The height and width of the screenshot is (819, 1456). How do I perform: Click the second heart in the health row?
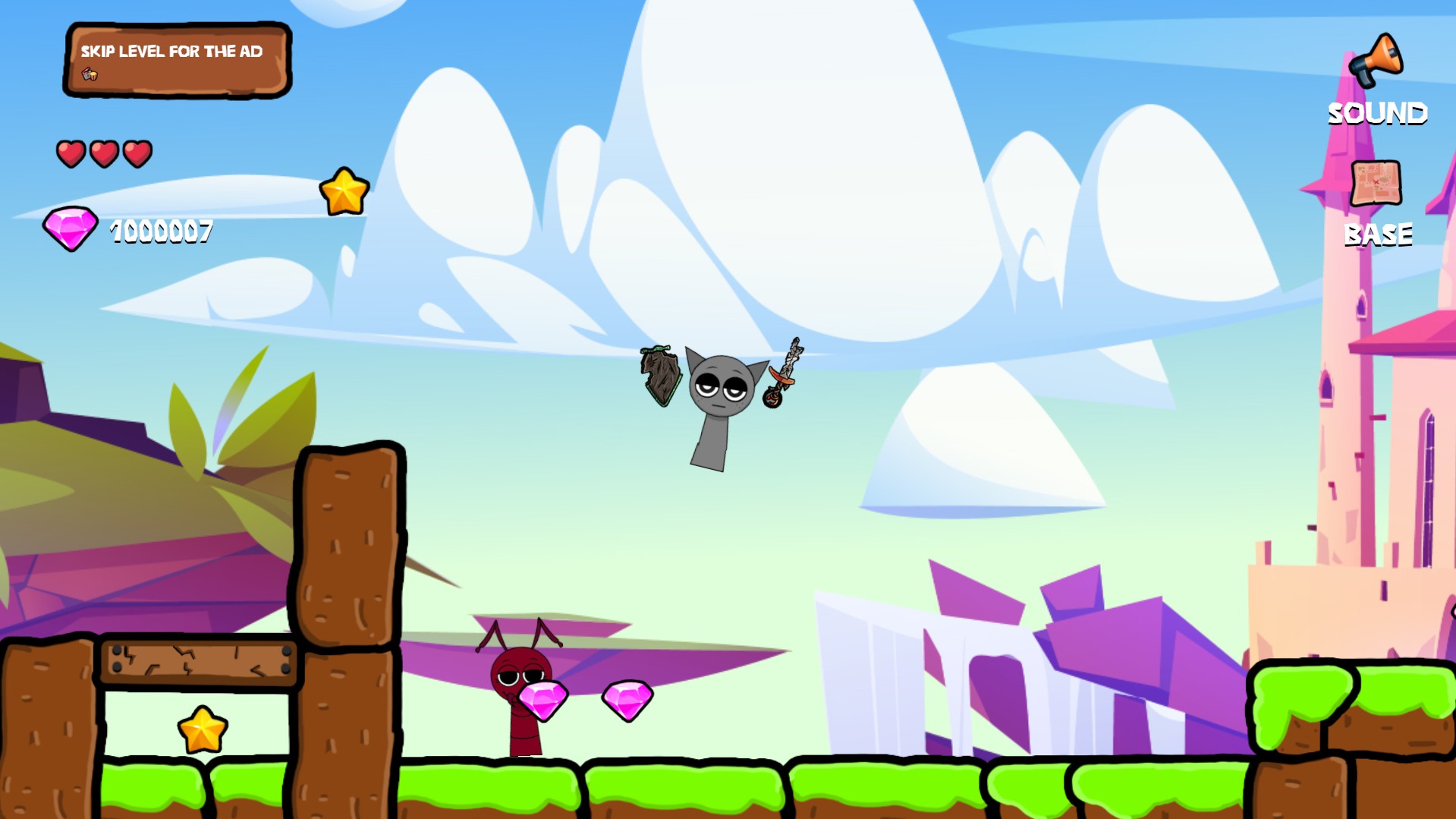(x=104, y=153)
